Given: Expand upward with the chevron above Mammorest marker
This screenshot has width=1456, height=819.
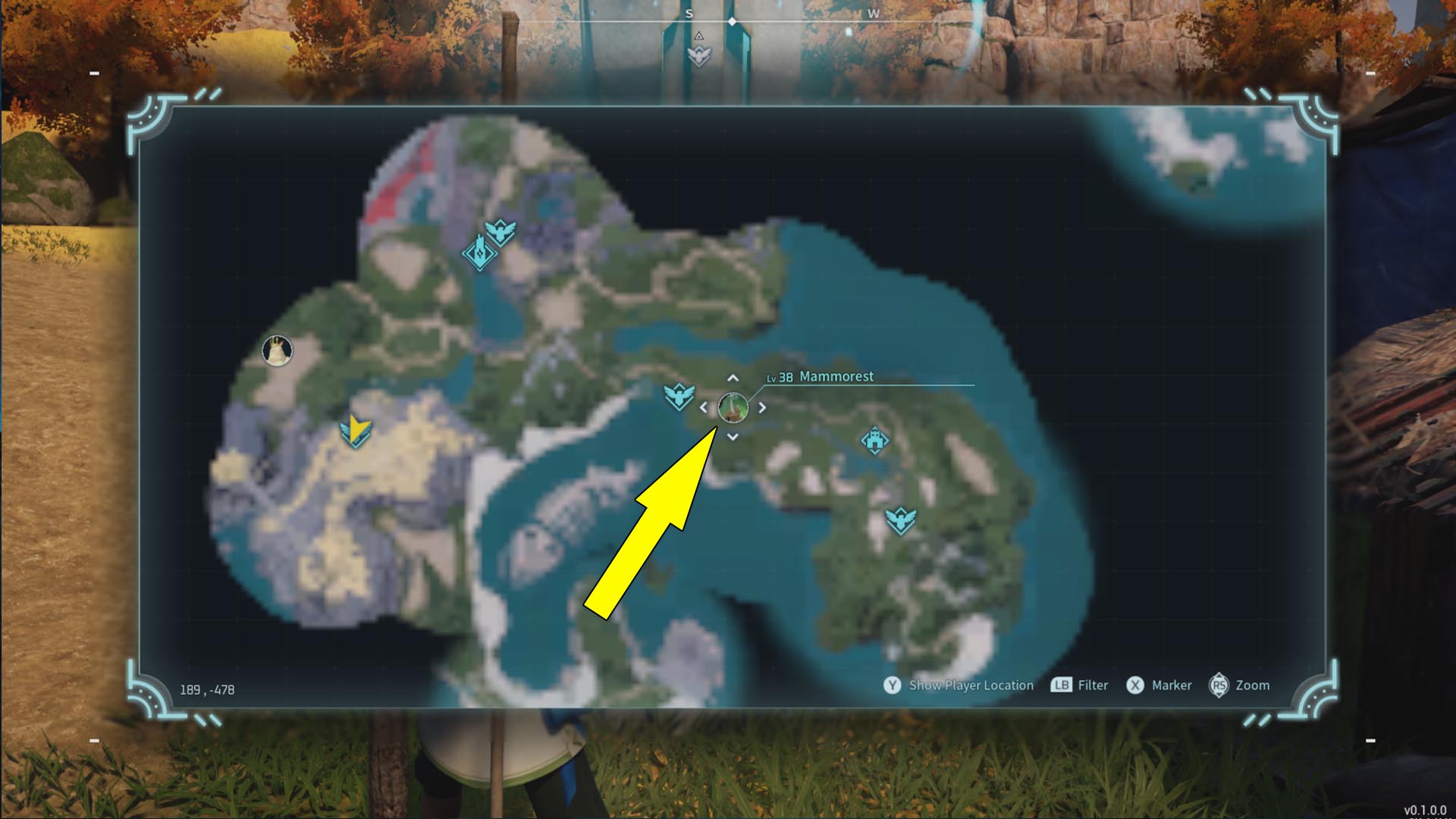Looking at the screenshot, I should (731, 377).
